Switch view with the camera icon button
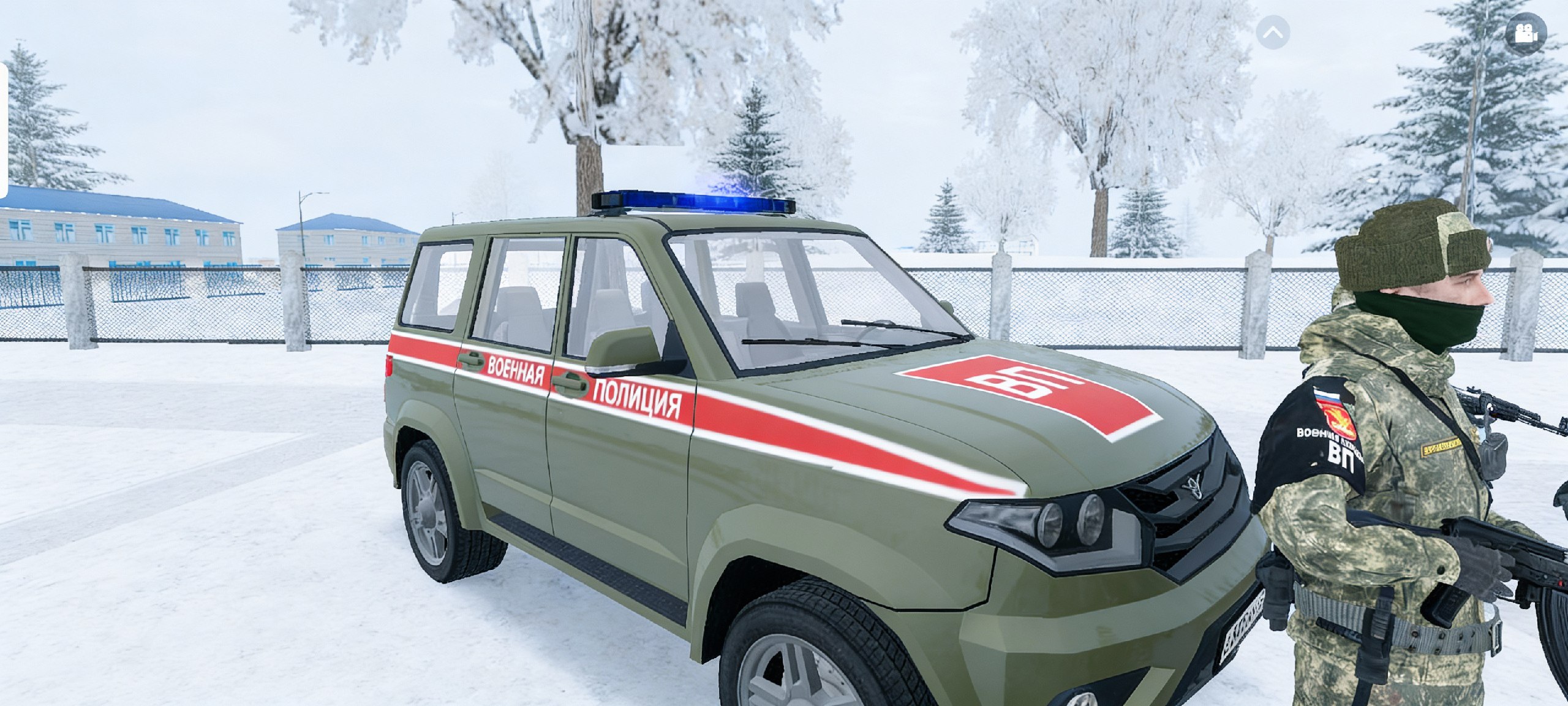This screenshot has height=706, width=1568. tap(1526, 33)
